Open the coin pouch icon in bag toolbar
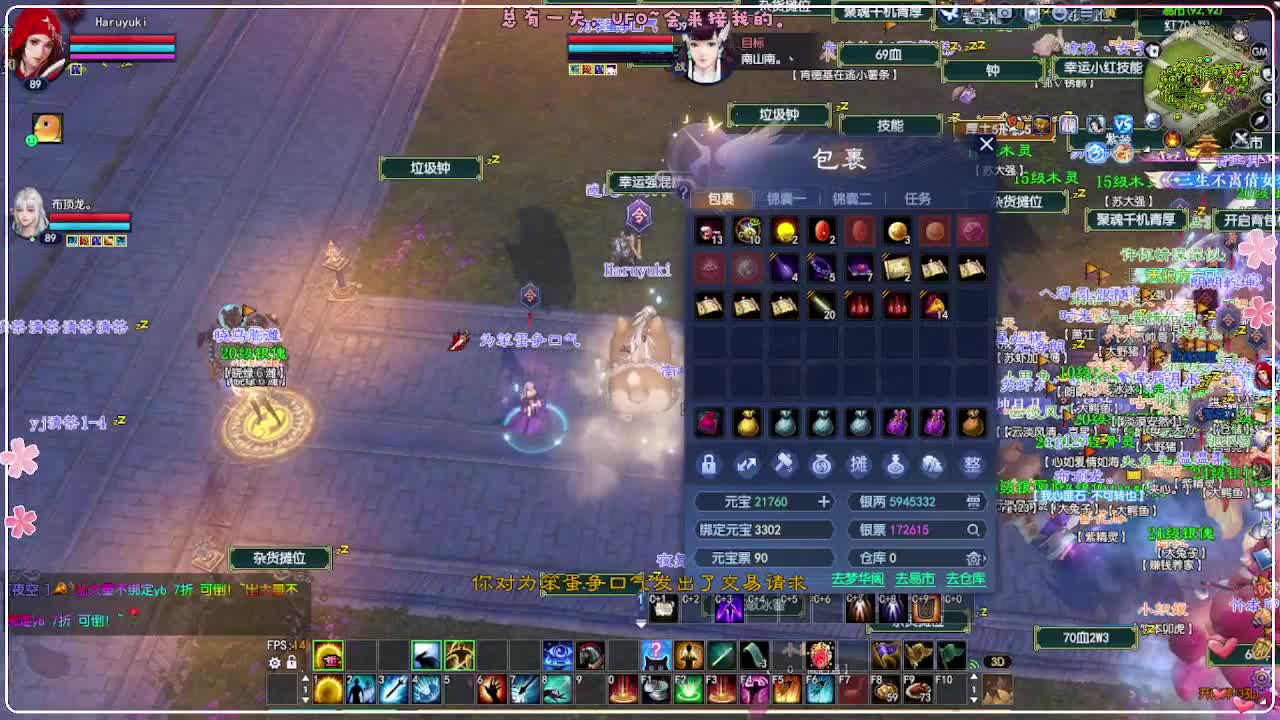The height and width of the screenshot is (720, 1280). [822, 463]
